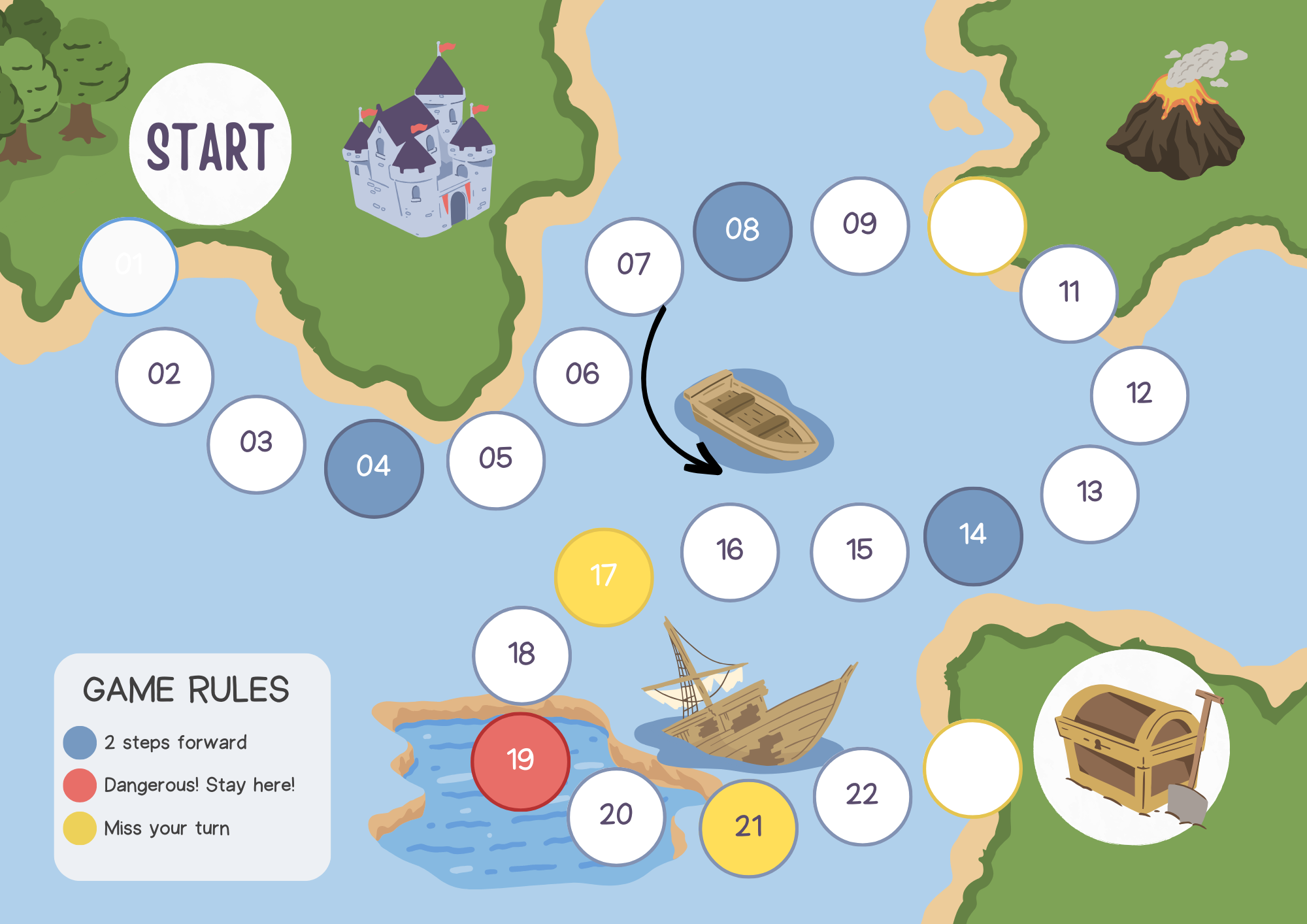Click the yellow 'Miss your turn' legend dot

click(80, 828)
